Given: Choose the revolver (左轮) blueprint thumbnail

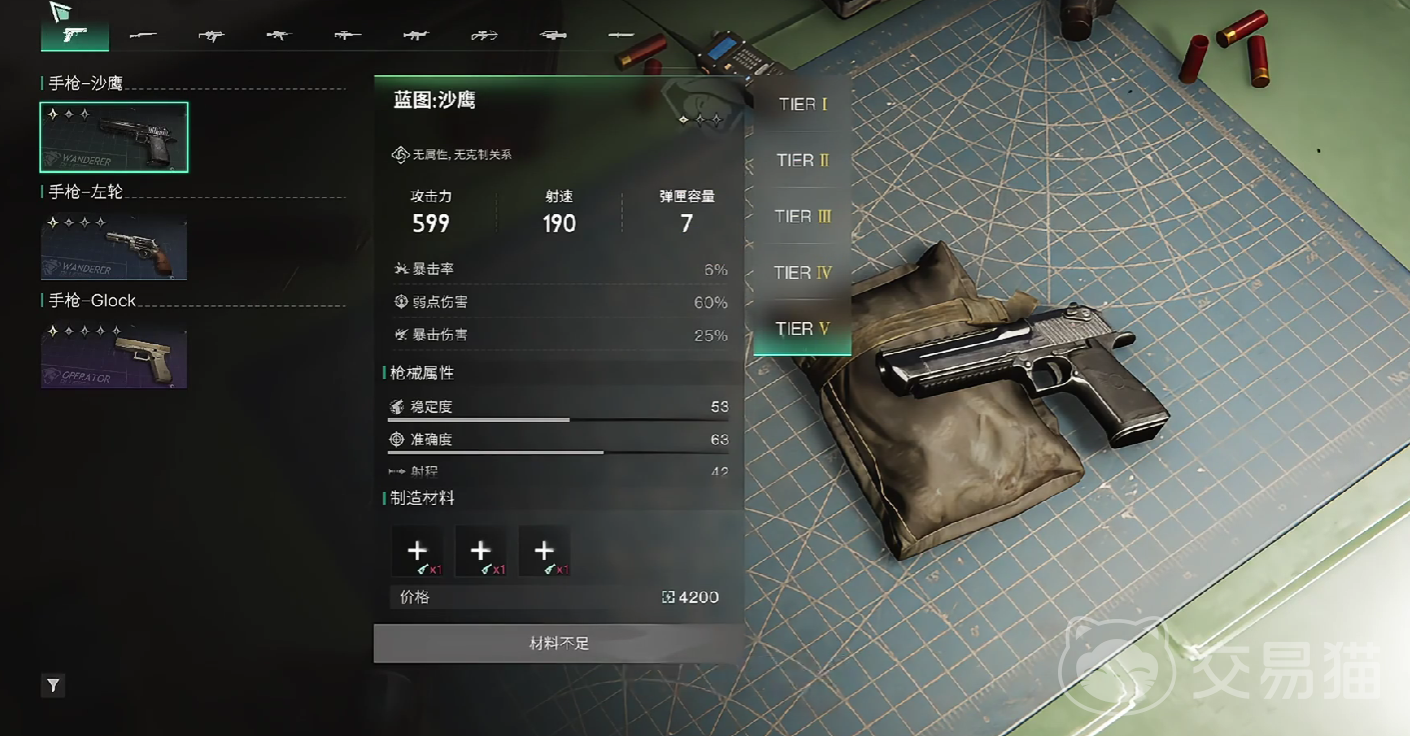Looking at the screenshot, I should 114,246.
